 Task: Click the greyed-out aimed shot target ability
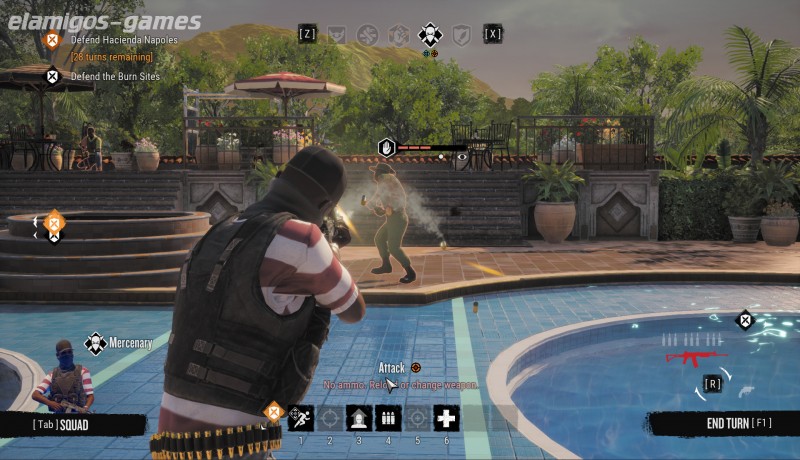[417, 418]
